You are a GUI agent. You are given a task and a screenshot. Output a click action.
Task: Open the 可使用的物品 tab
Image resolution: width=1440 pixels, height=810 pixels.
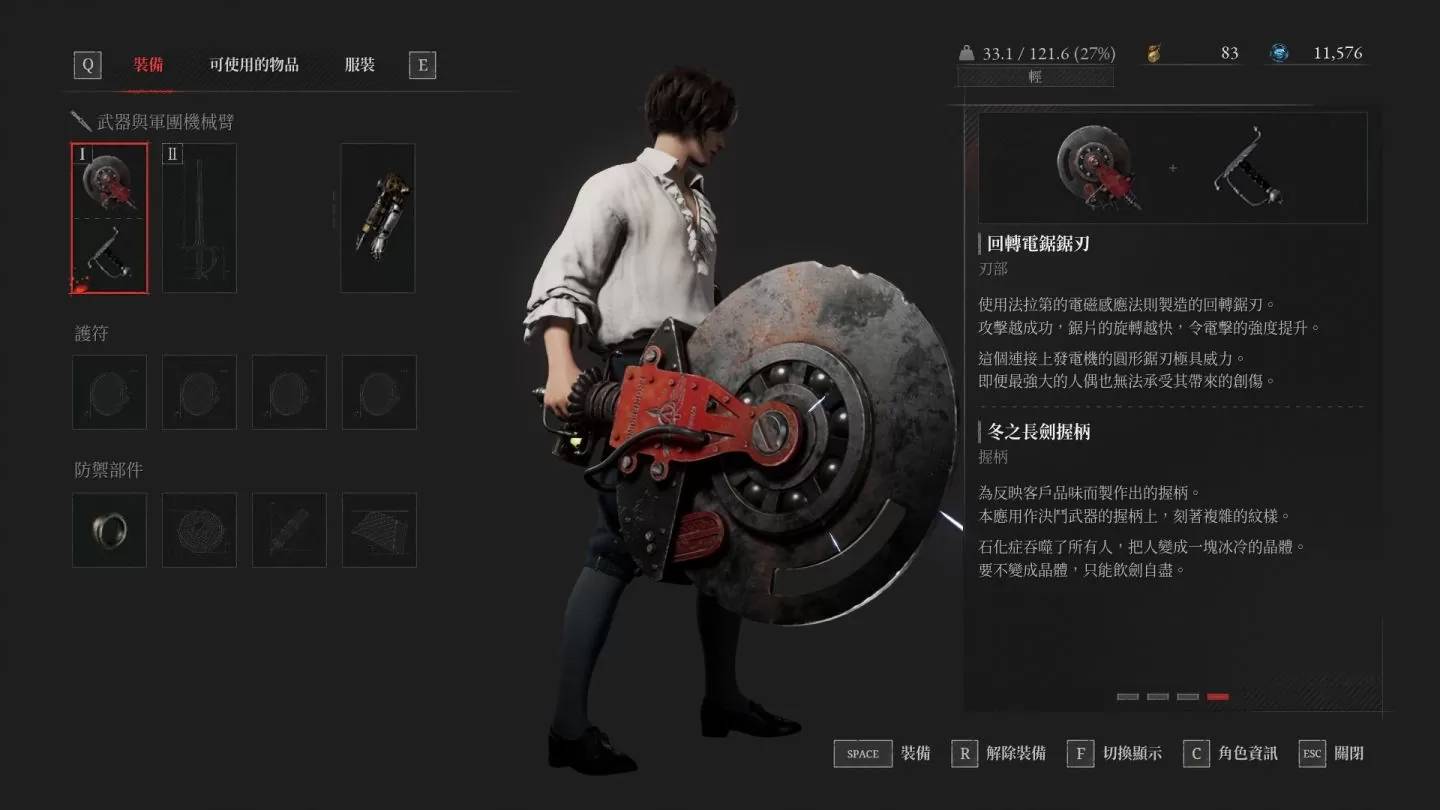253,65
